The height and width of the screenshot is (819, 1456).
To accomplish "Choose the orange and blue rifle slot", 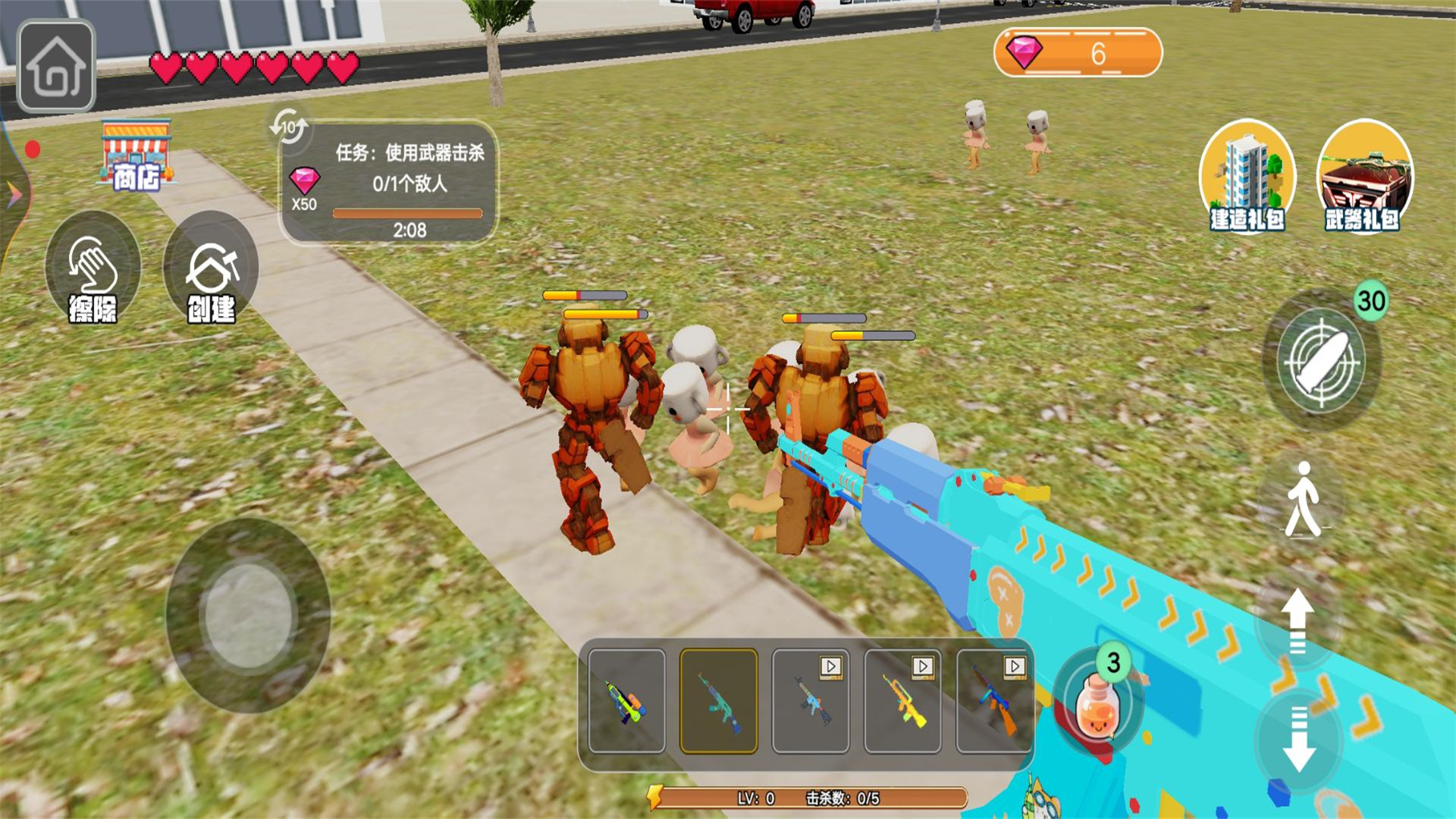I will (994, 701).
